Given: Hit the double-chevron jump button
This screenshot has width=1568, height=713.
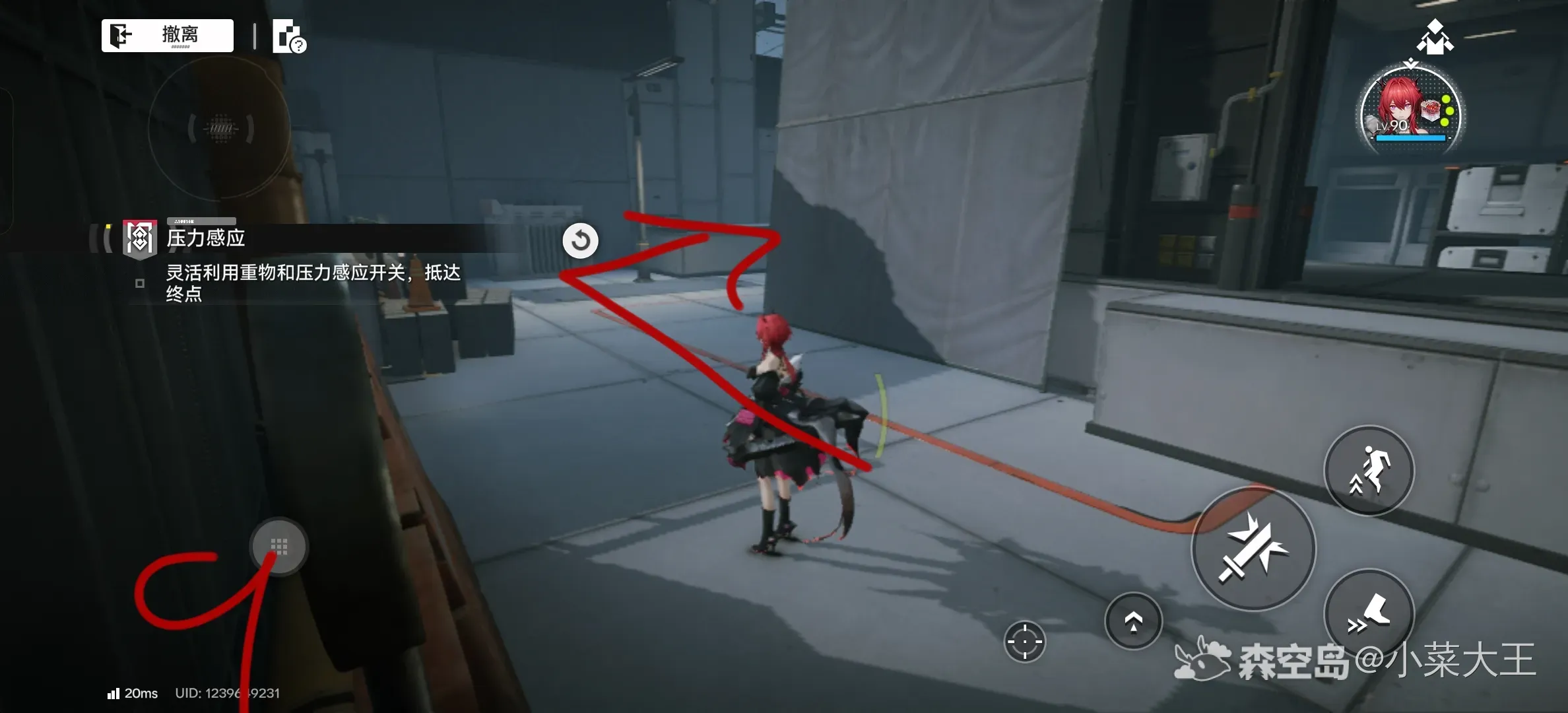Looking at the screenshot, I should click(x=1133, y=621).
